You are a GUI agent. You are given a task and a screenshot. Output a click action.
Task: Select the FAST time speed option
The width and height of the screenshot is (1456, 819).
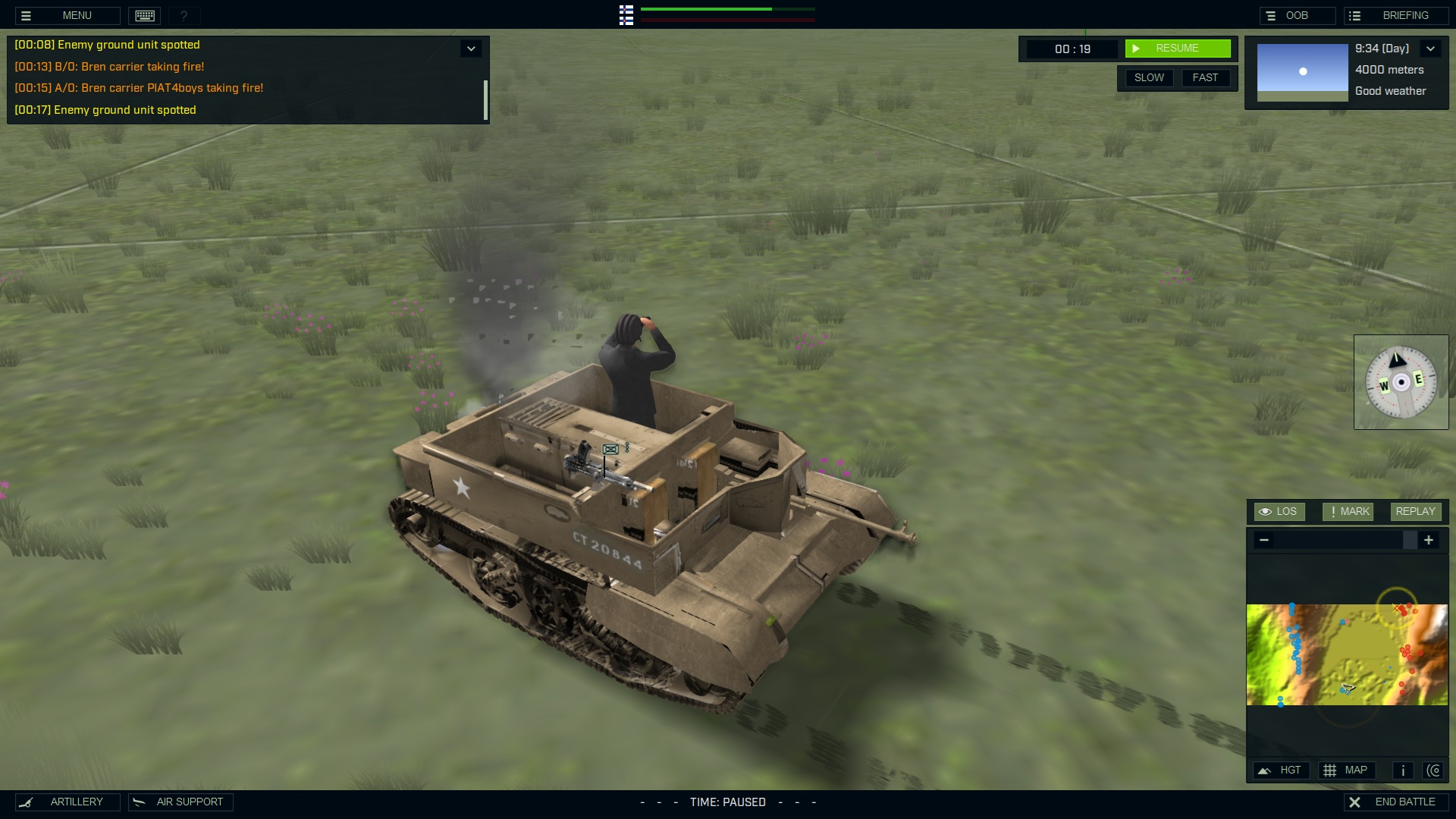click(x=1206, y=77)
